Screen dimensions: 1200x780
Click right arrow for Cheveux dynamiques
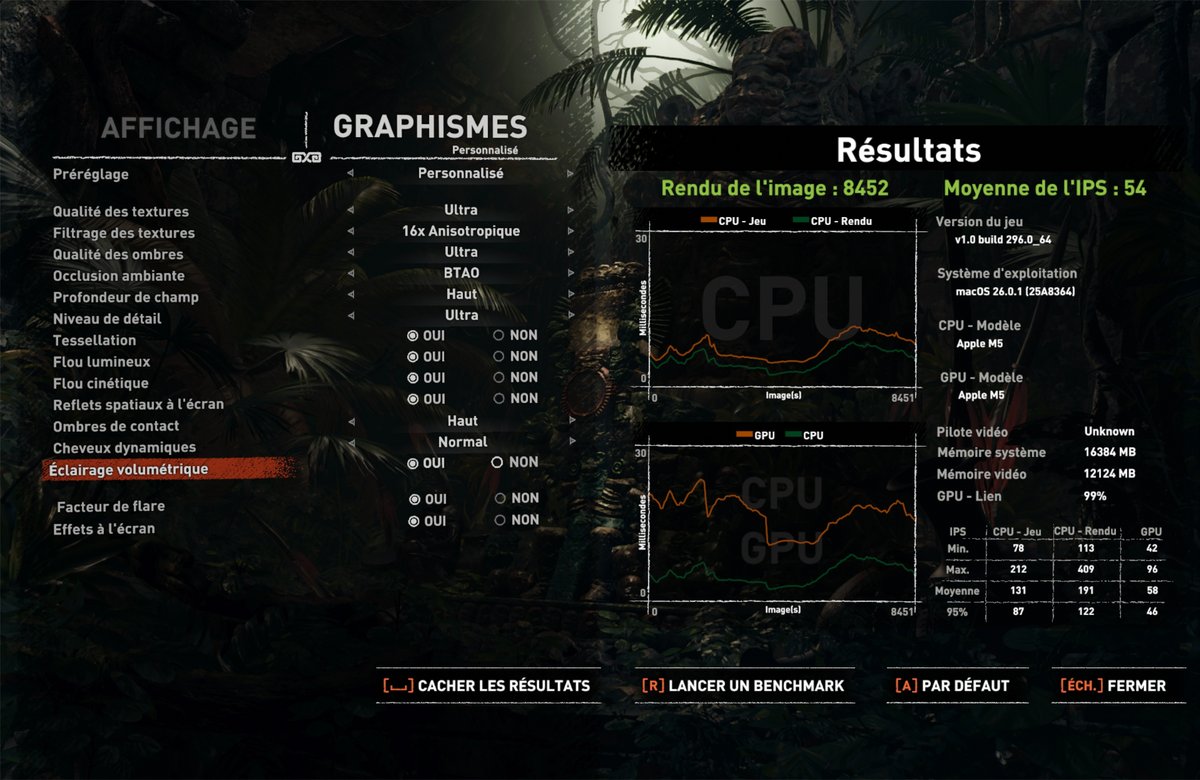coord(571,442)
